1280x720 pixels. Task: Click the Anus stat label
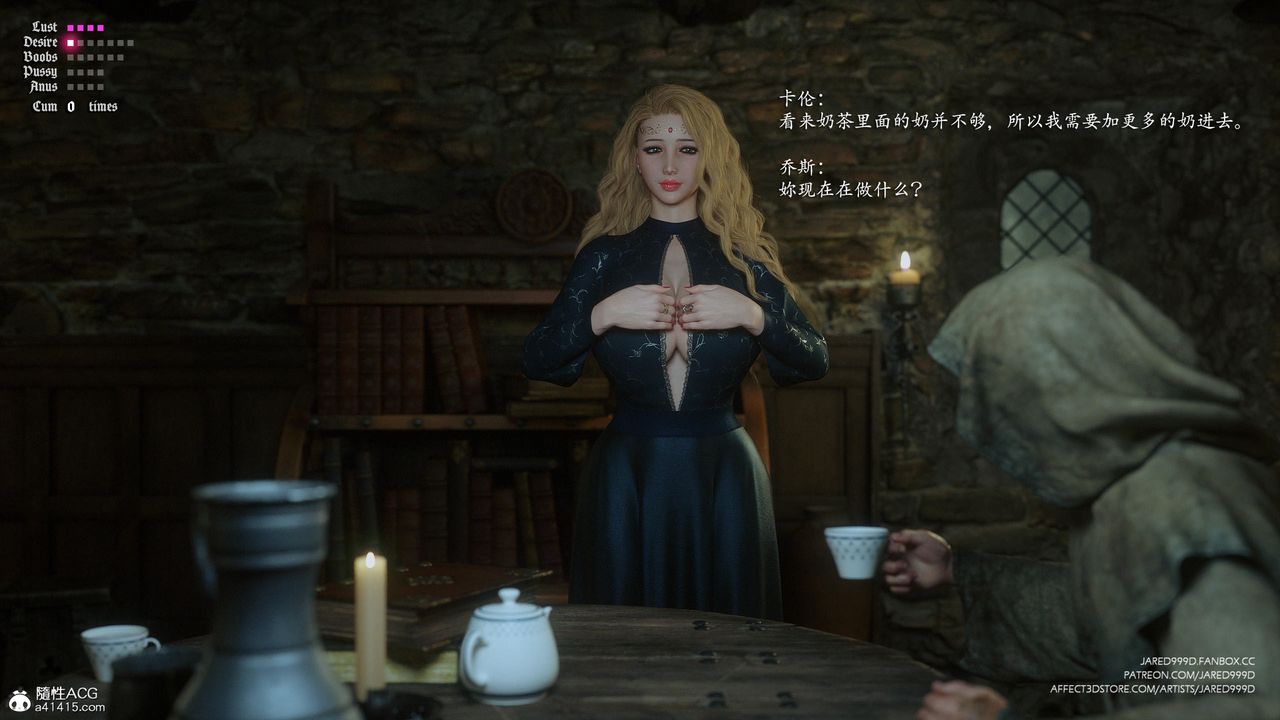tap(44, 86)
